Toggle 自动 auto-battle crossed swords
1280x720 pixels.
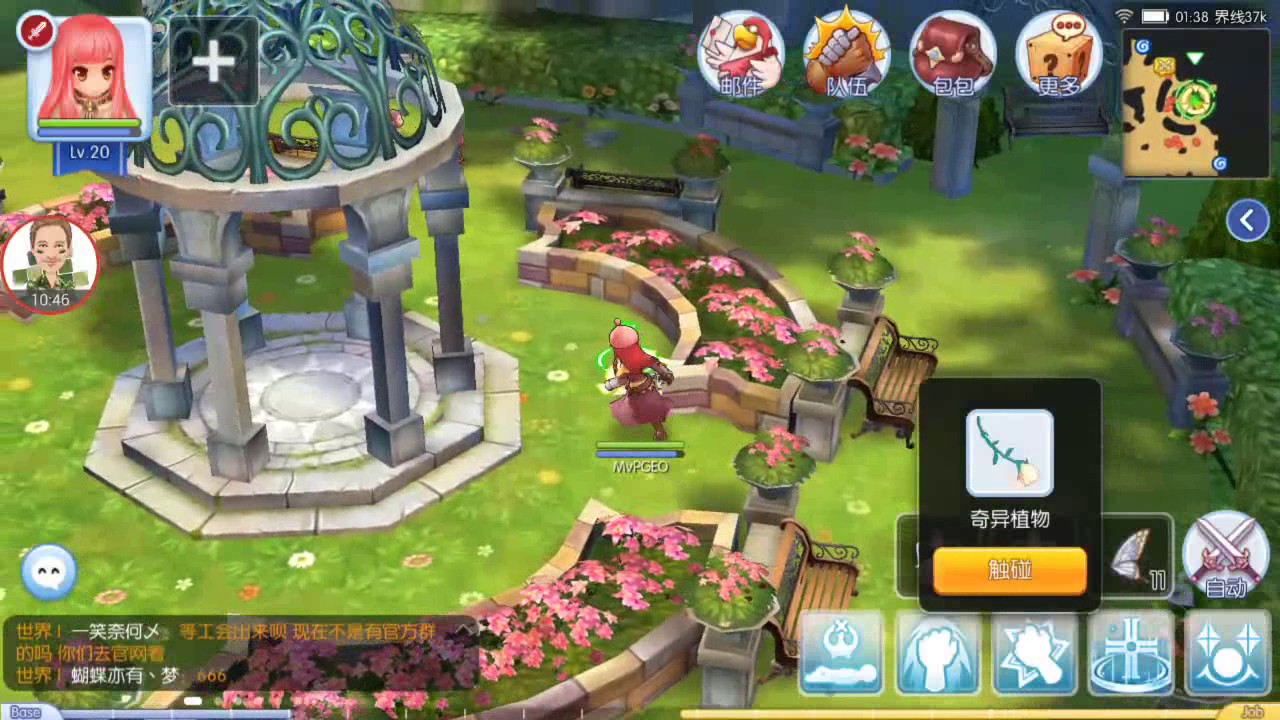(x=1225, y=555)
